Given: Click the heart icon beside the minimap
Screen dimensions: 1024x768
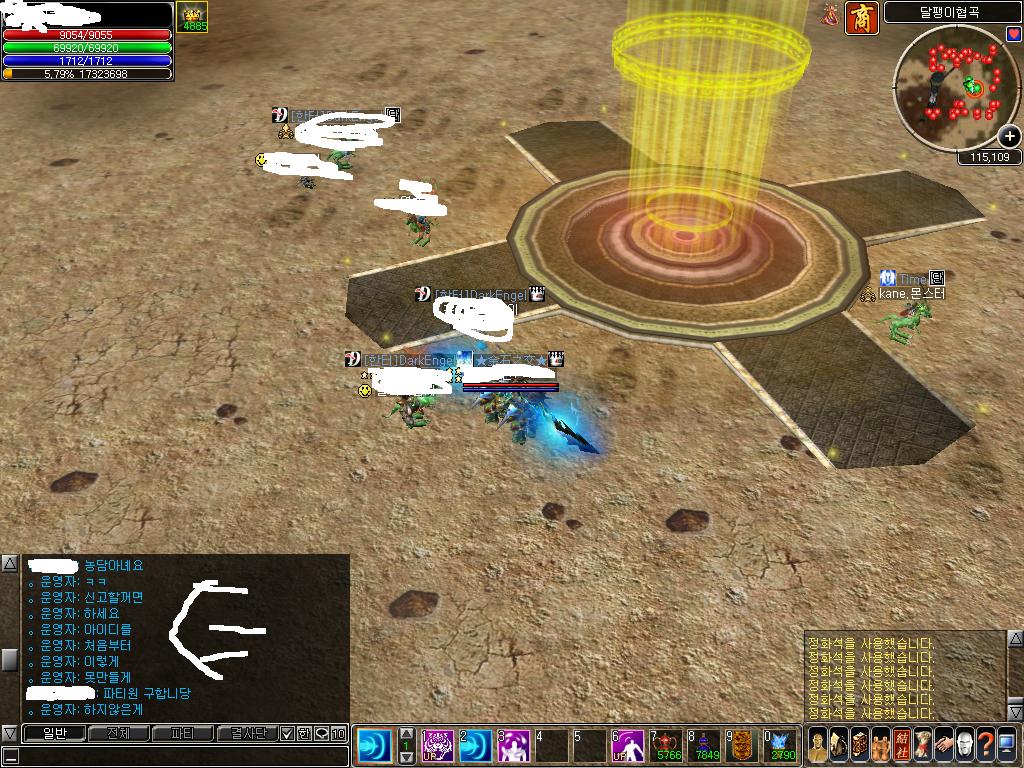Looking at the screenshot, I should click(x=1014, y=34).
